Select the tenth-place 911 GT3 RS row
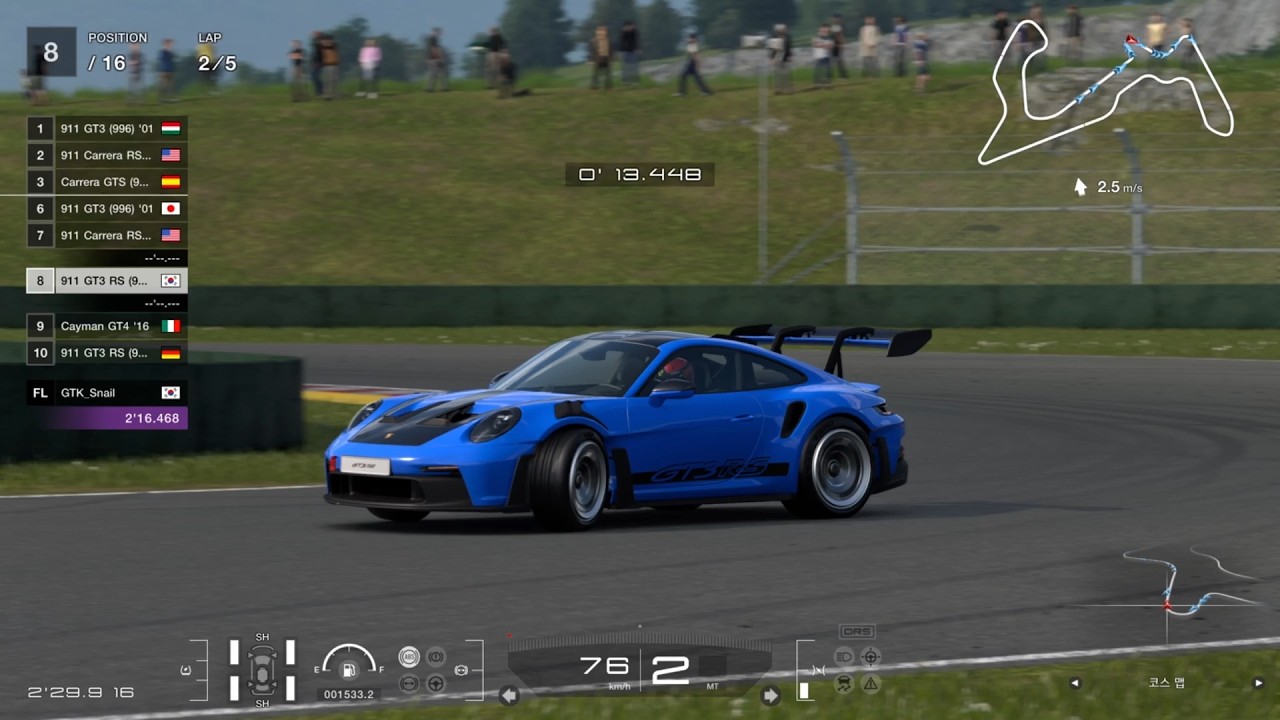 (x=107, y=353)
